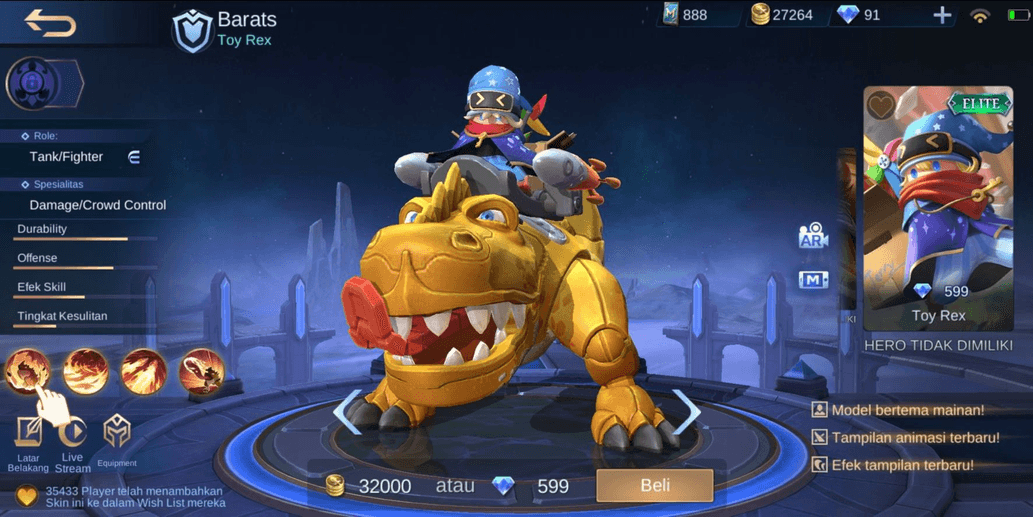Viewport: 1033px width, 517px height.
Task: Select the Toy Rex skin card
Action: click(937, 208)
